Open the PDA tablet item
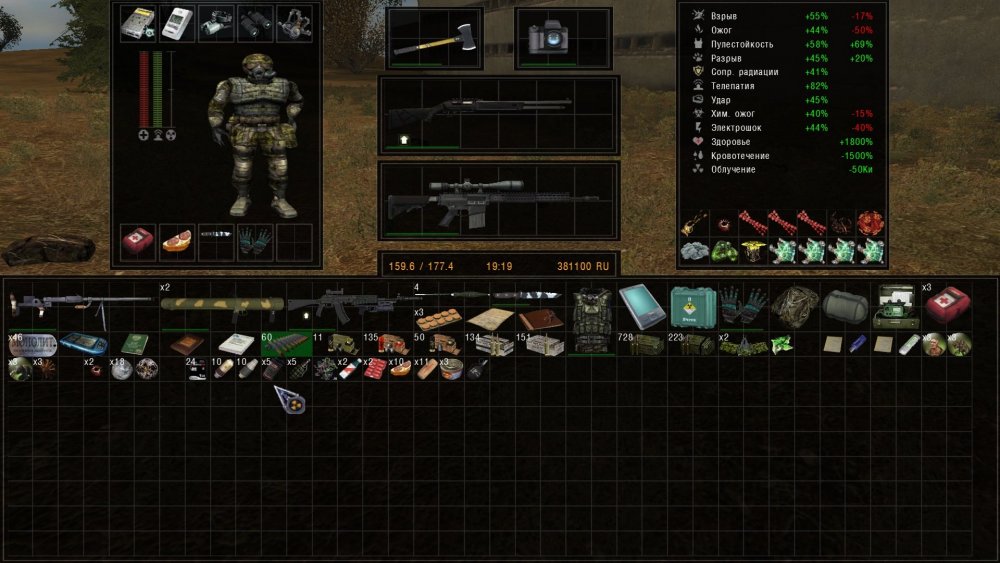Screen dimensions: 1000x563 click(642, 304)
